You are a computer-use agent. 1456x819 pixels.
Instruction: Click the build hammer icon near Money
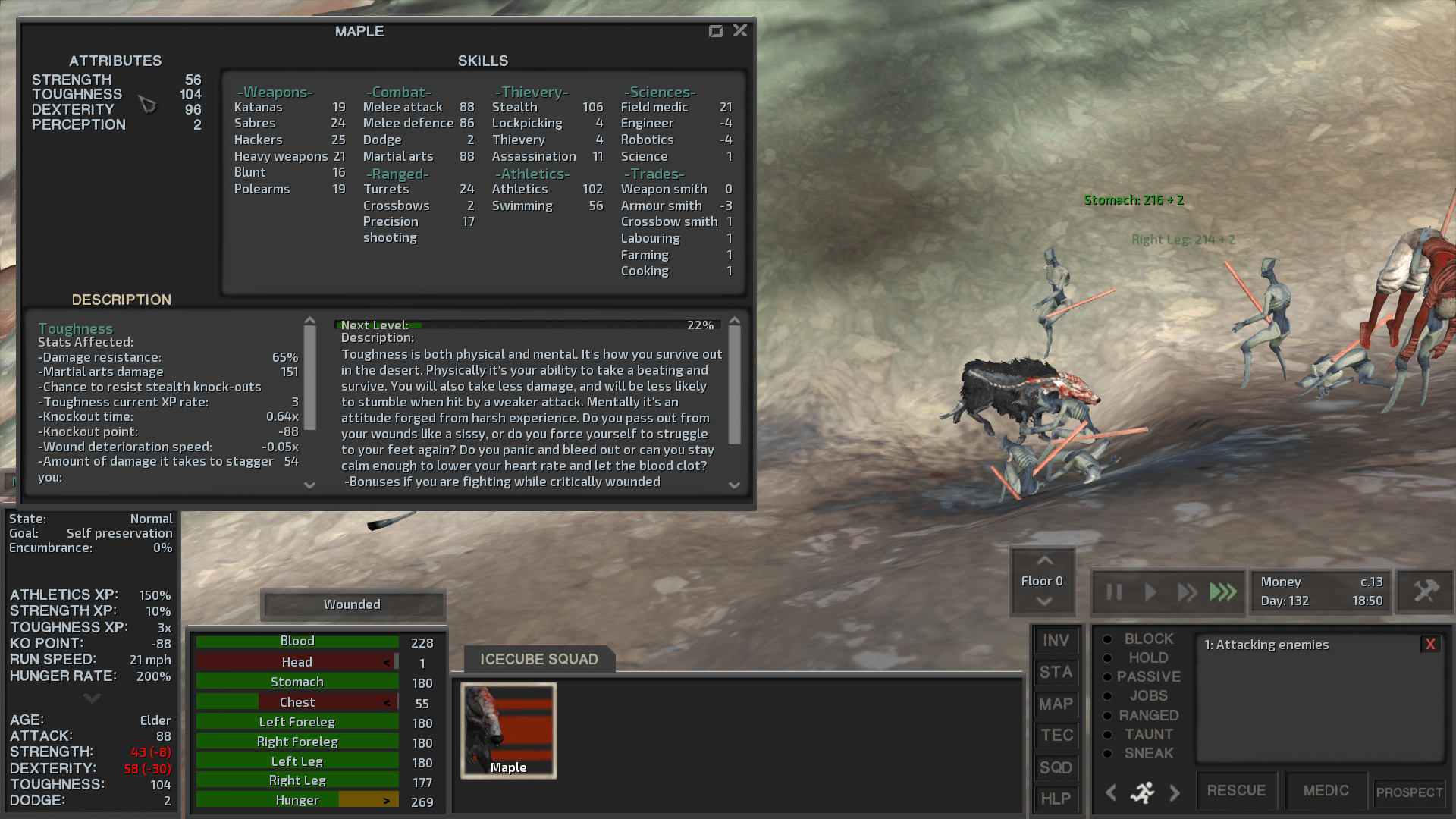tap(1424, 591)
